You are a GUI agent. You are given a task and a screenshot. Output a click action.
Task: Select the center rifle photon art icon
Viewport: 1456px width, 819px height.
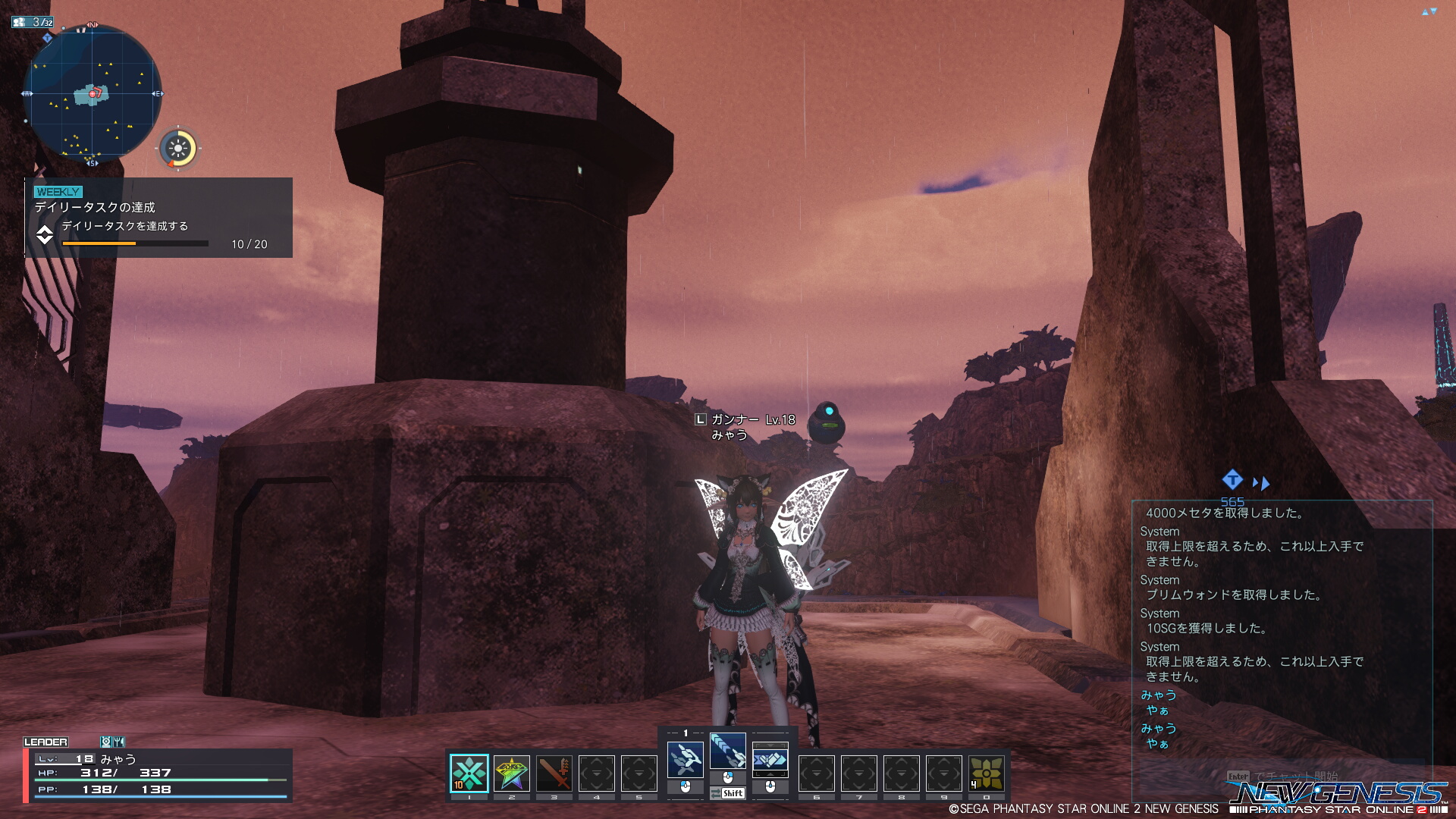click(x=727, y=751)
